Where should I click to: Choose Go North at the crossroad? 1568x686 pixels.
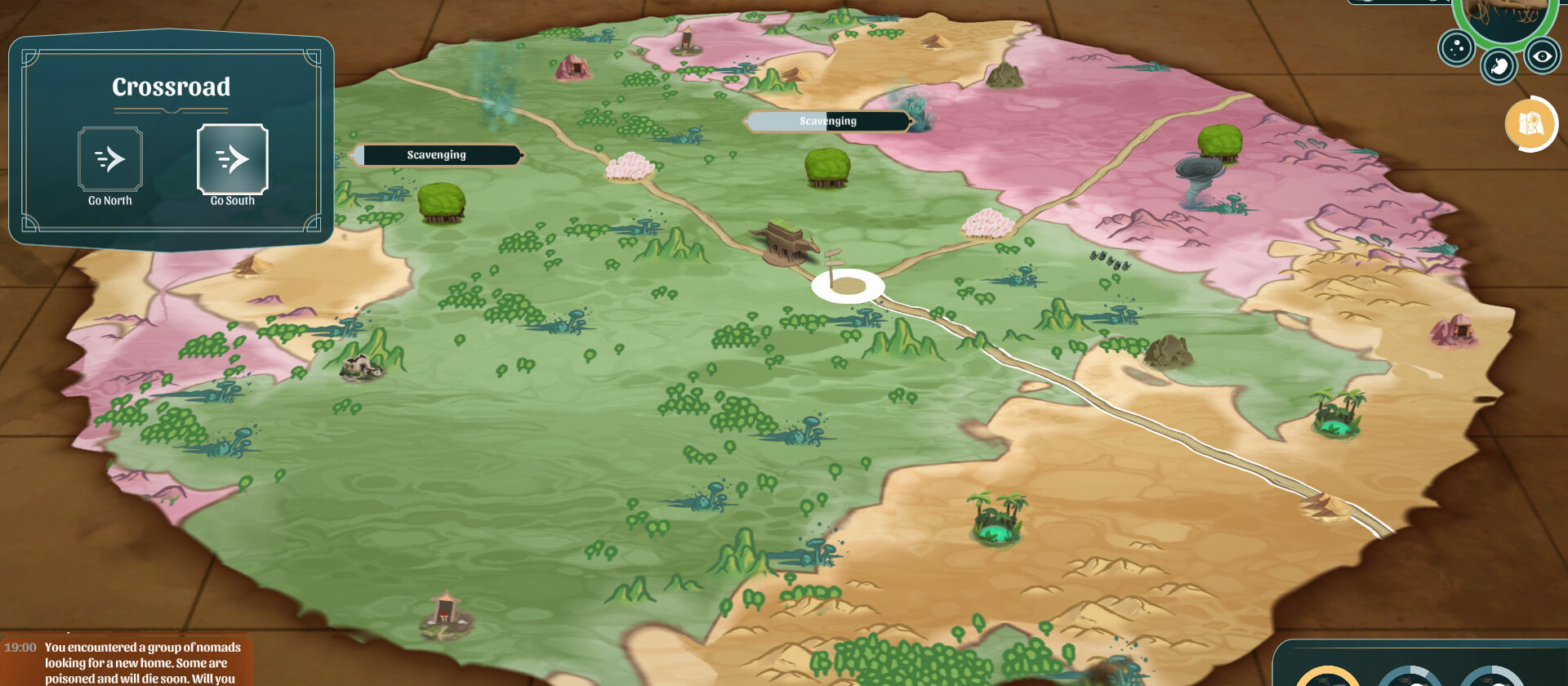[x=110, y=160]
